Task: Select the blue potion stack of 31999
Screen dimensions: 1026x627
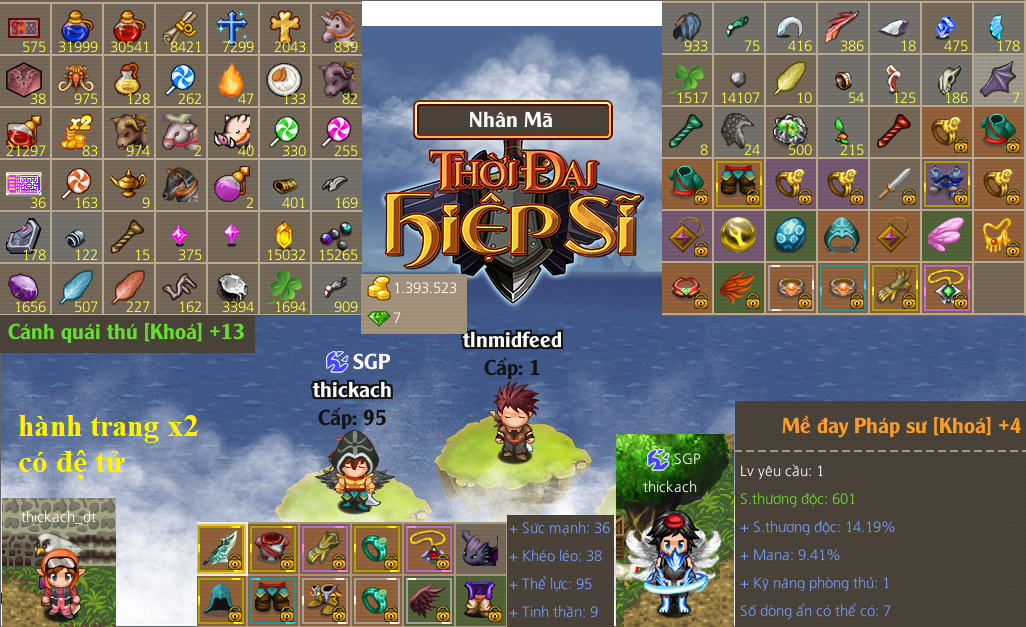Action: [78, 28]
